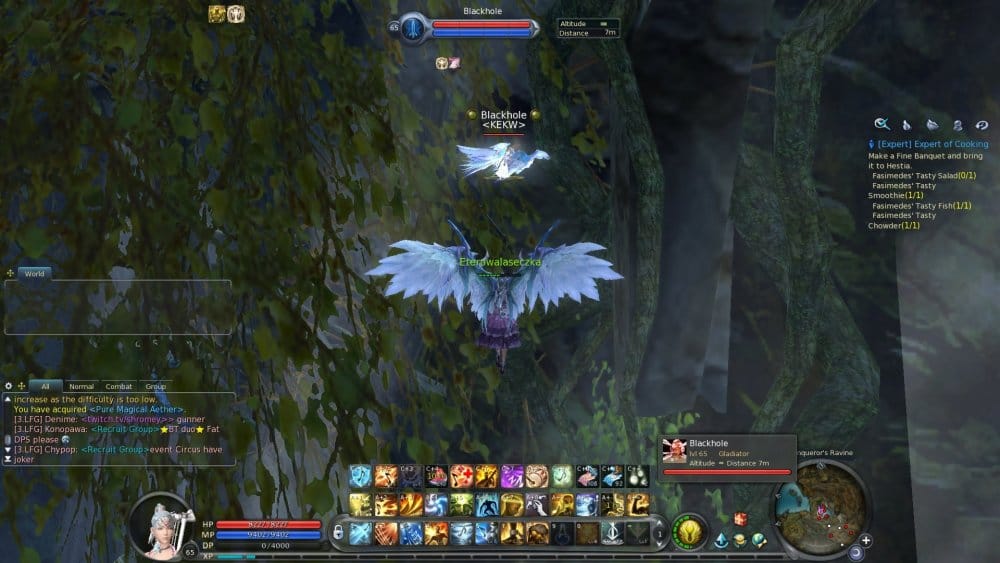This screenshot has height=563, width=1000.
Task: Open the Normal chat tab
Action: point(81,386)
